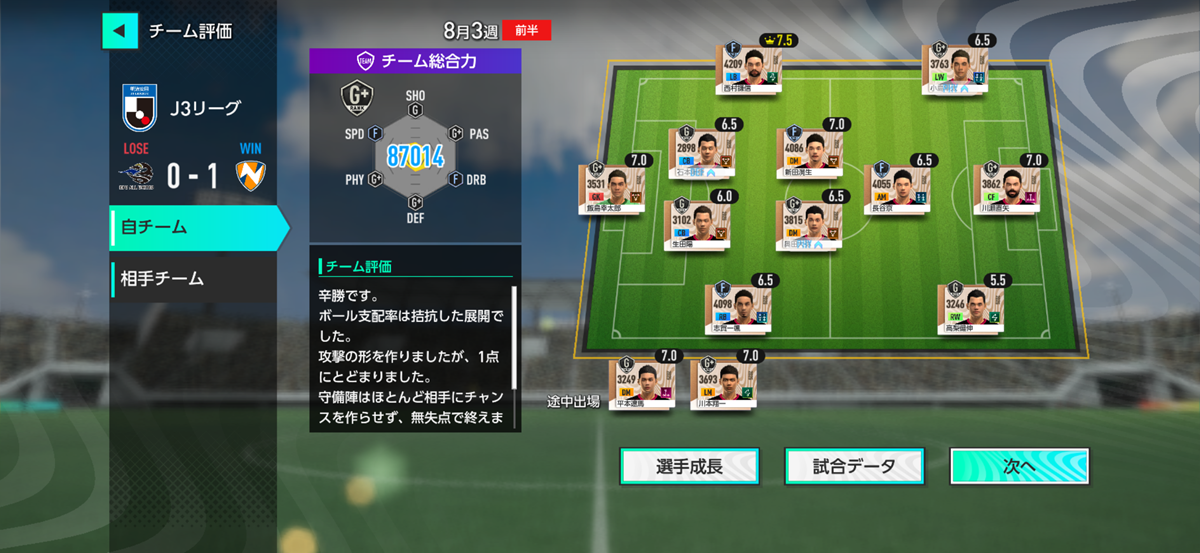The image size is (1200, 553).
Task: Pick the CF player card 3862
Action: click(1006, 187)
